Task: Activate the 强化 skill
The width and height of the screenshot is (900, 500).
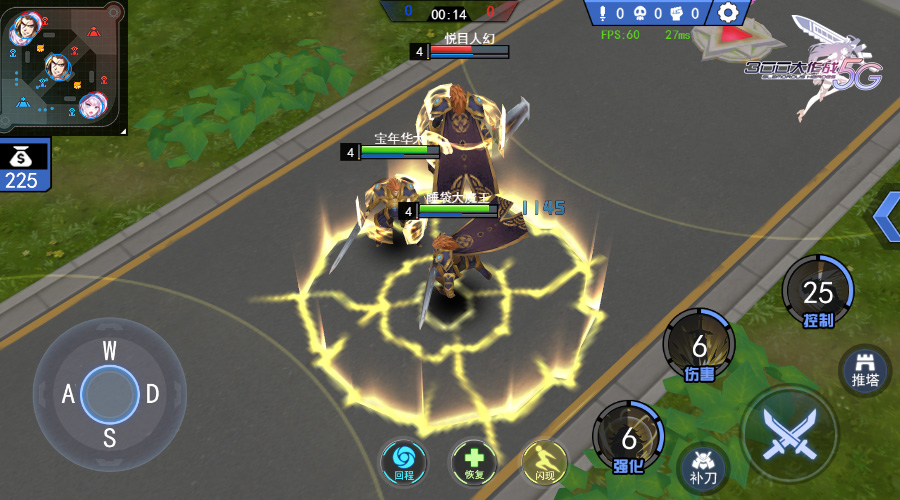Action: tap(628, 438)
